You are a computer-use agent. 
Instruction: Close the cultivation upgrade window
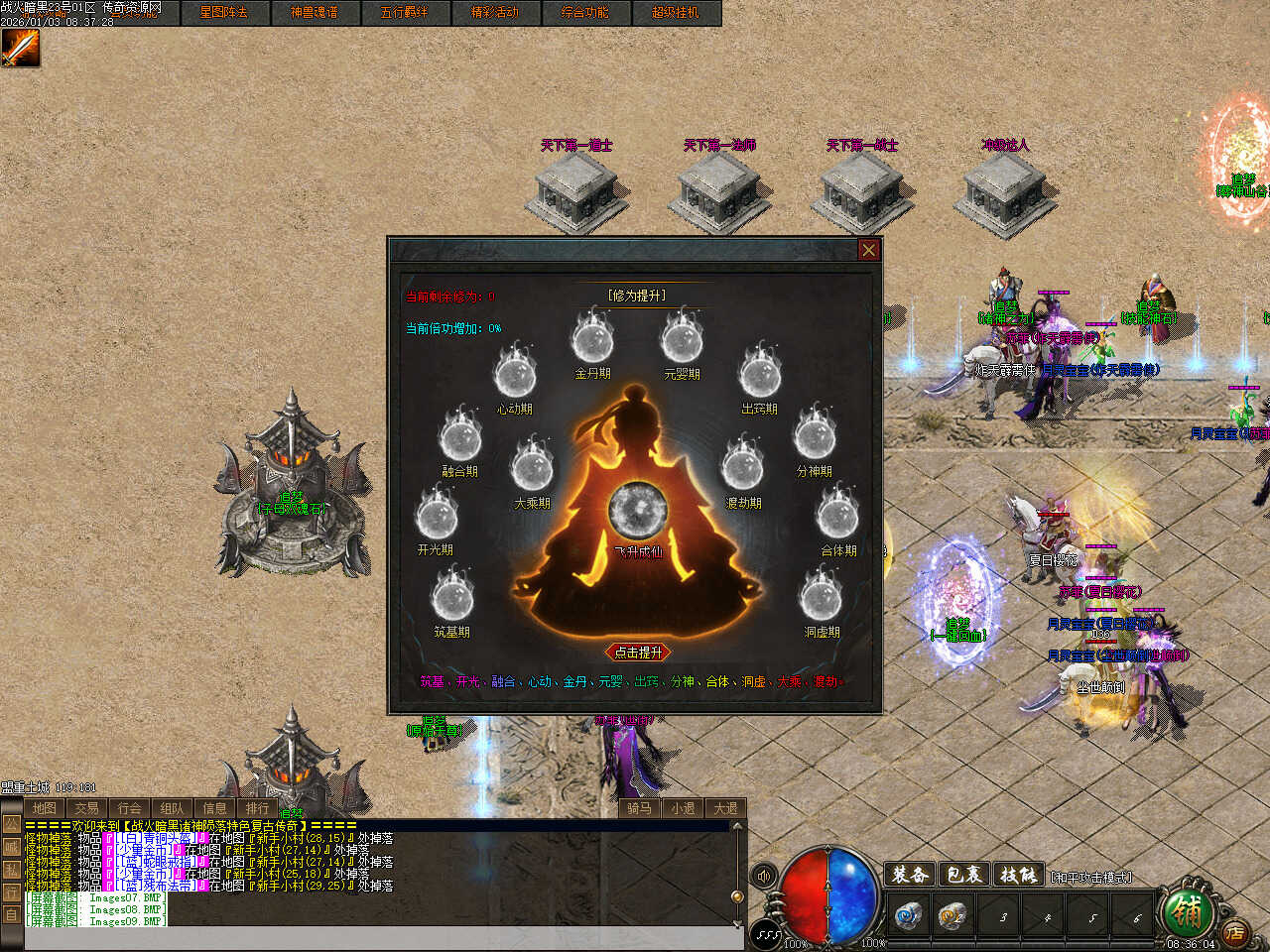pos(868,250)
